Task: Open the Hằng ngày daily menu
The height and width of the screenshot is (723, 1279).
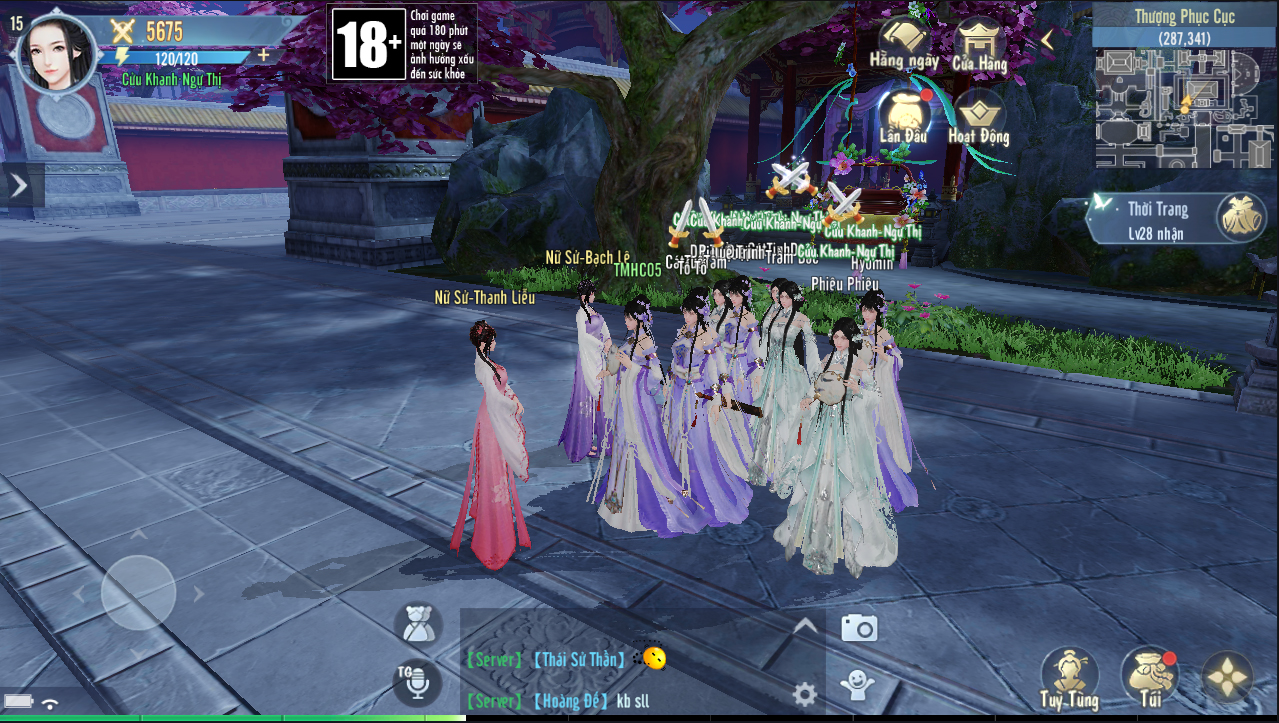Action: (903, 46)
